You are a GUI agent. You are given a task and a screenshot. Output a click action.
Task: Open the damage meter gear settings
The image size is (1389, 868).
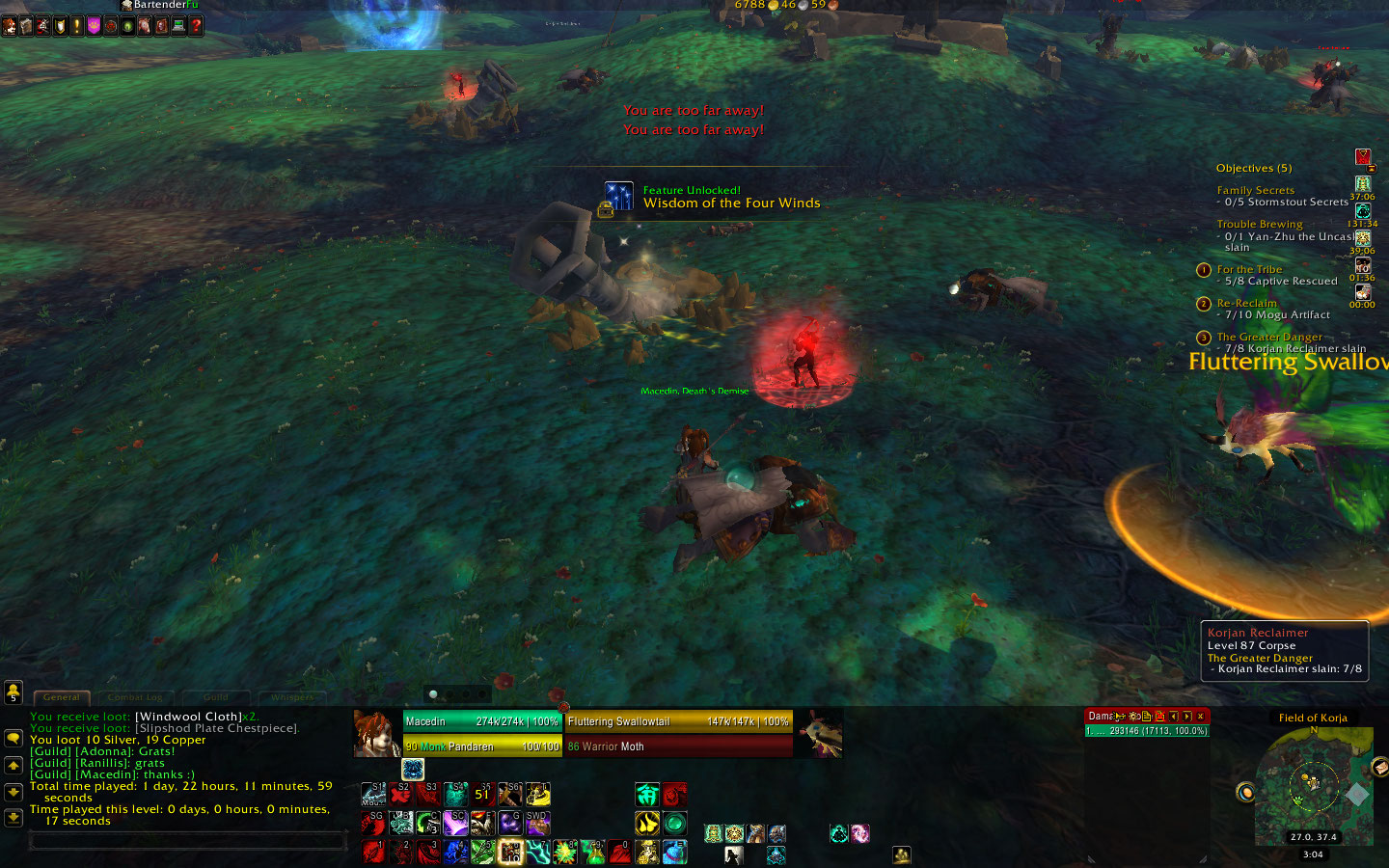pos(1133,717)
